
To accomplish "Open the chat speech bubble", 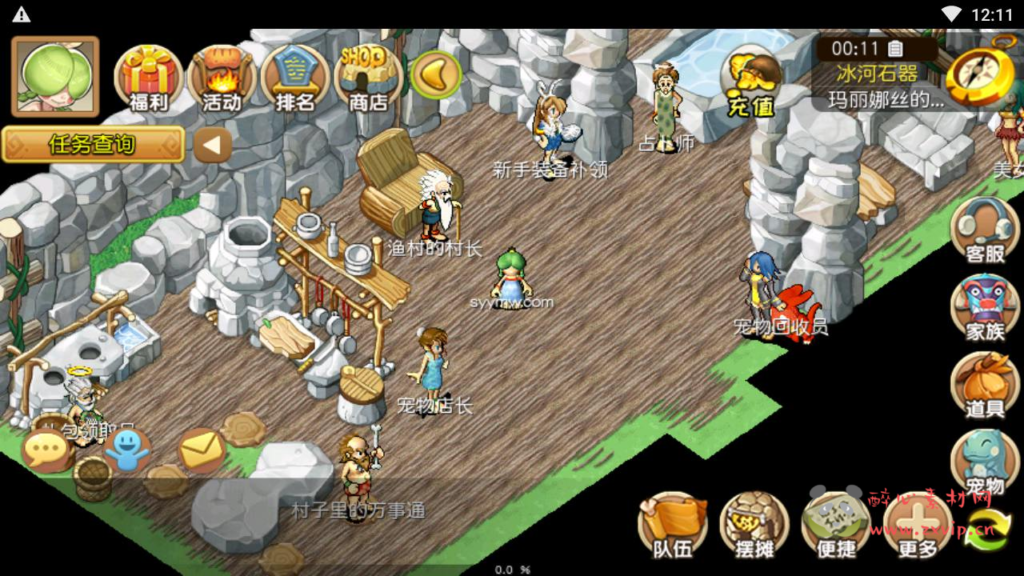I will click(x=46, y=451).
